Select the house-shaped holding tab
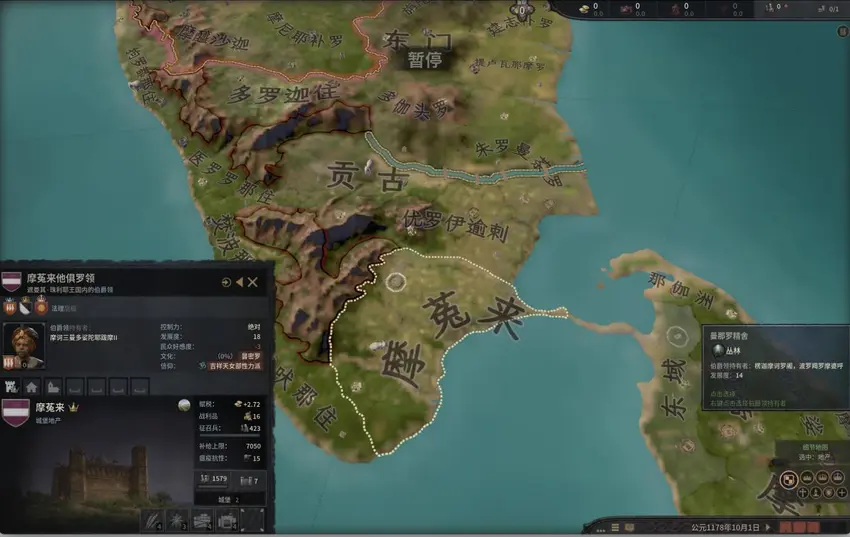Viewport: 850px width, 537px height. click(x=32, y=386)
